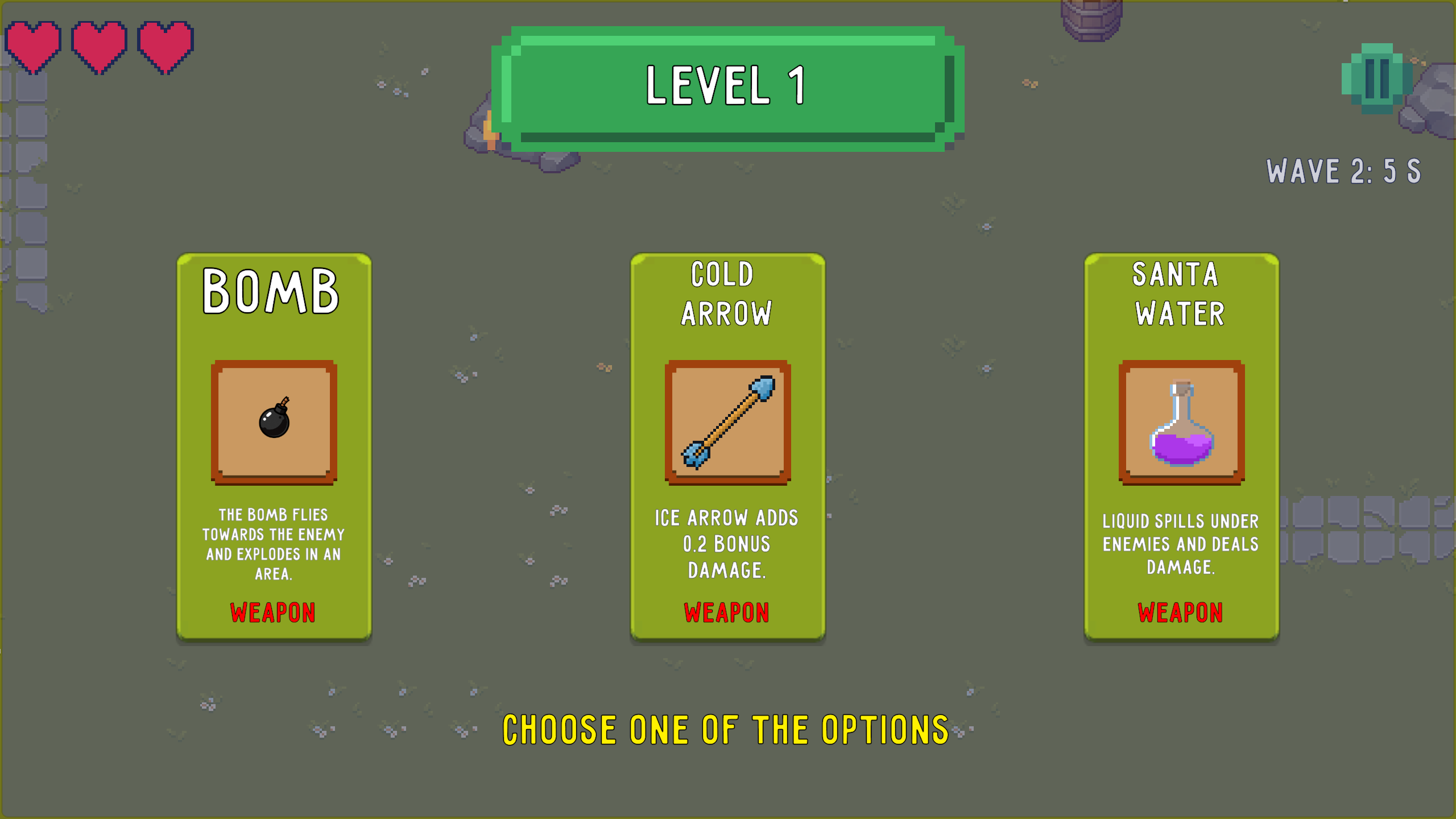Viewport: 1456px width, 819px height.
Task: Click the LEVEL 1 banner
Action: point(728,88)
